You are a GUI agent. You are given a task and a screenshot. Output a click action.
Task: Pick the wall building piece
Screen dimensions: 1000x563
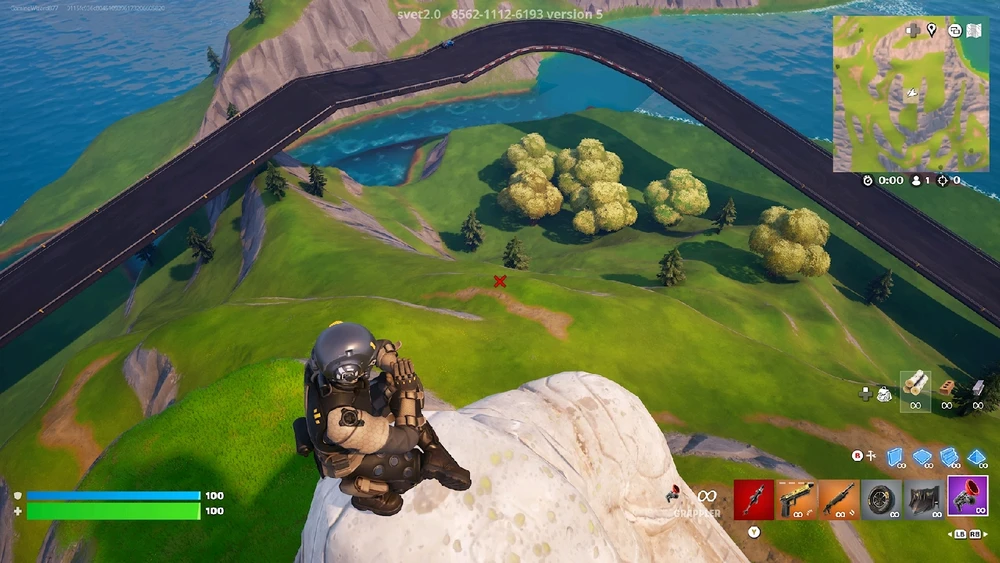tap(896, 456)
